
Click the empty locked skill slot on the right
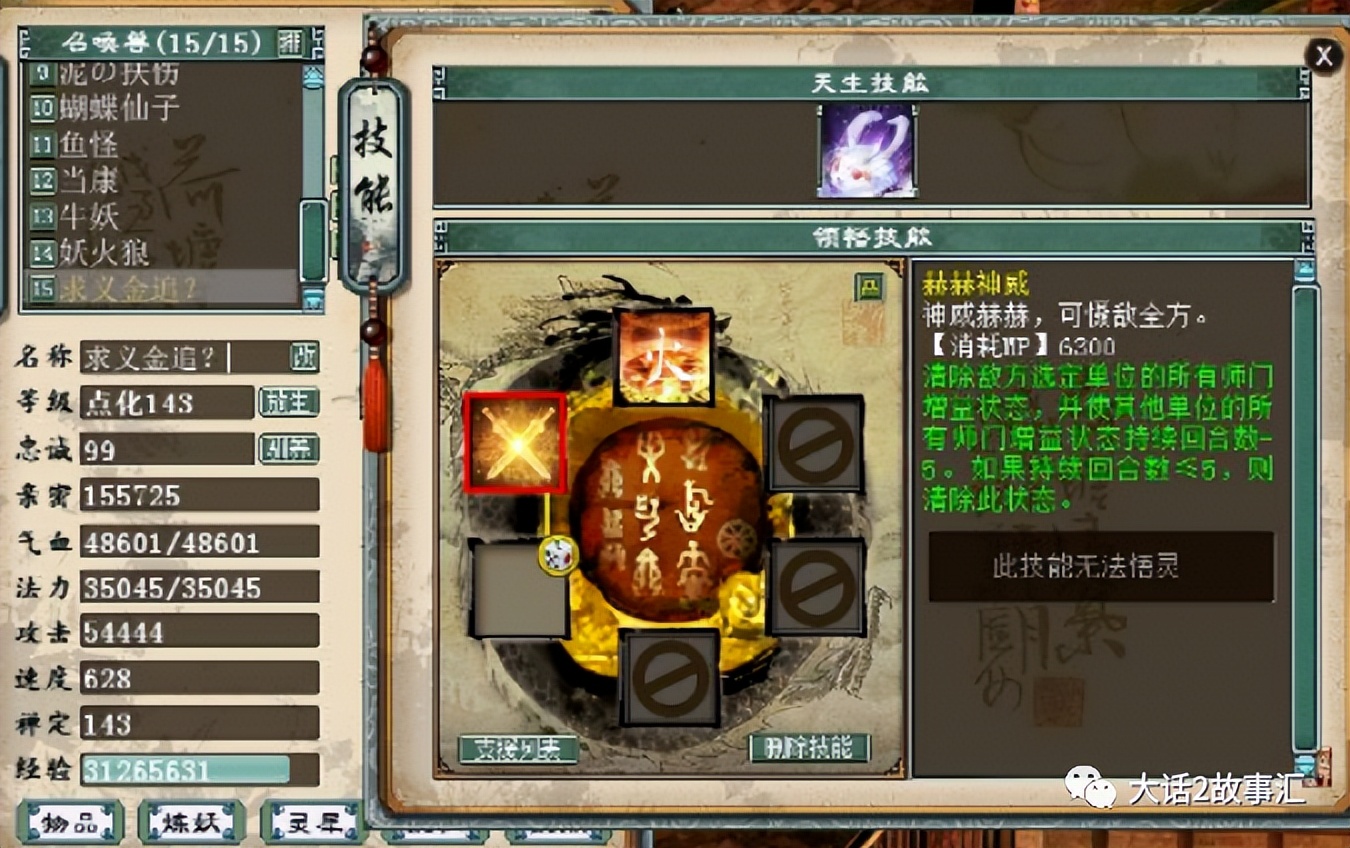pos(815,443)
